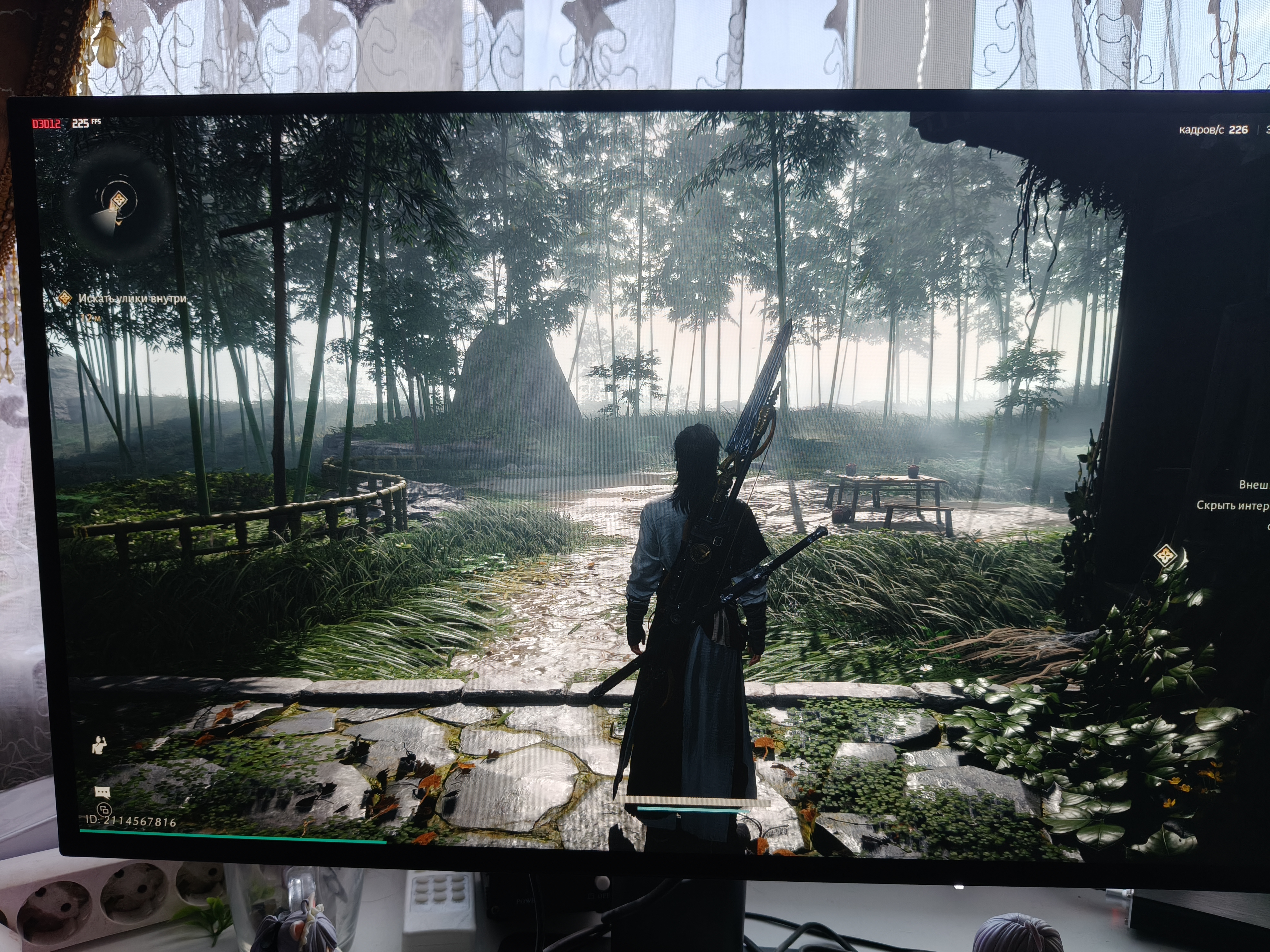Copy the player ID with the copy icon
The height and width of the screenshot is (952, 1270).
tap(104, 810)
